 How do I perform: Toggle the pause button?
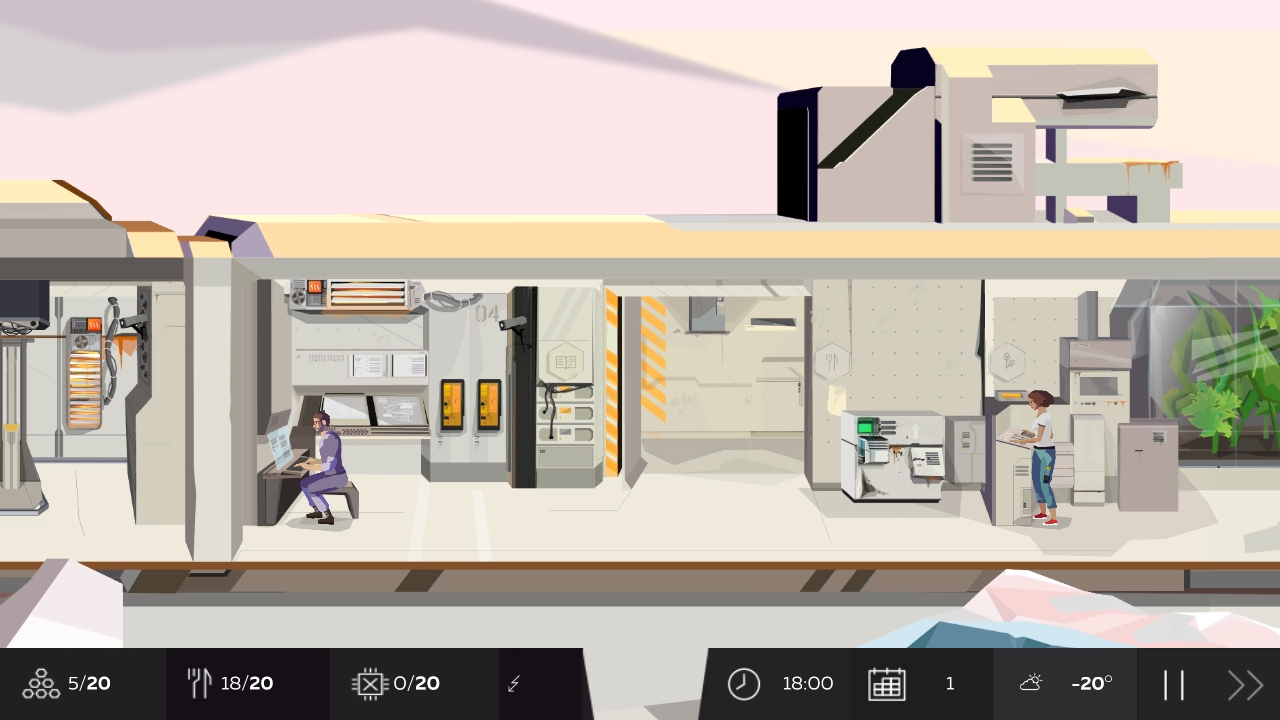point(1176,683)
